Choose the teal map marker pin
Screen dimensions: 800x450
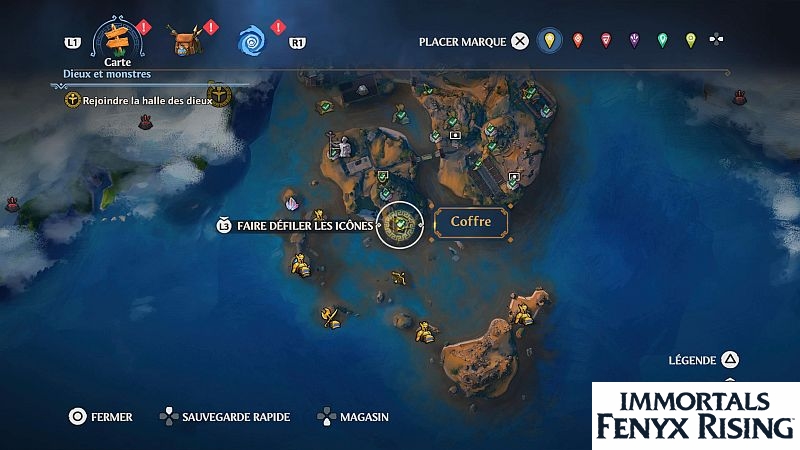tap(662, 41)
